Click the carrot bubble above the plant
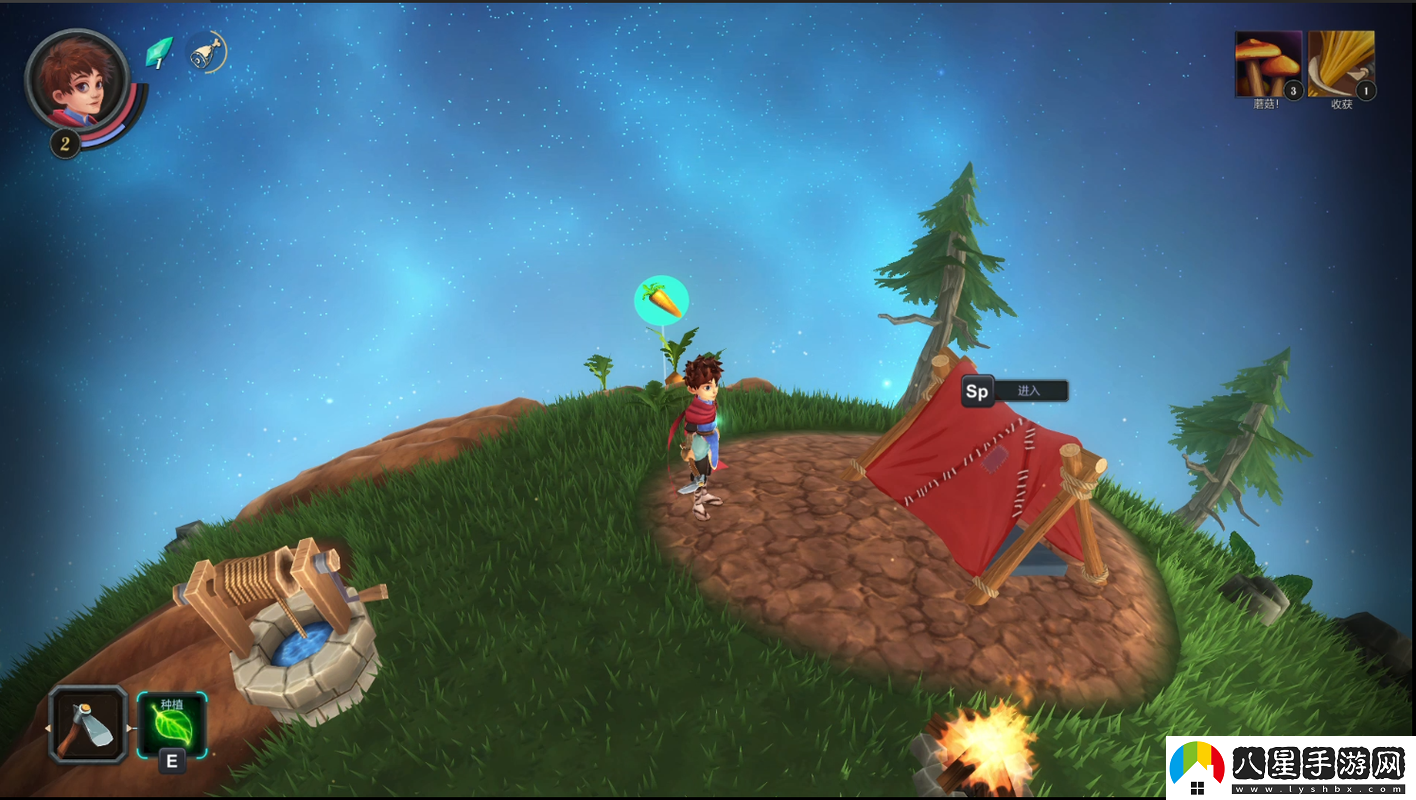The image size is (1416, 800). 661,300
